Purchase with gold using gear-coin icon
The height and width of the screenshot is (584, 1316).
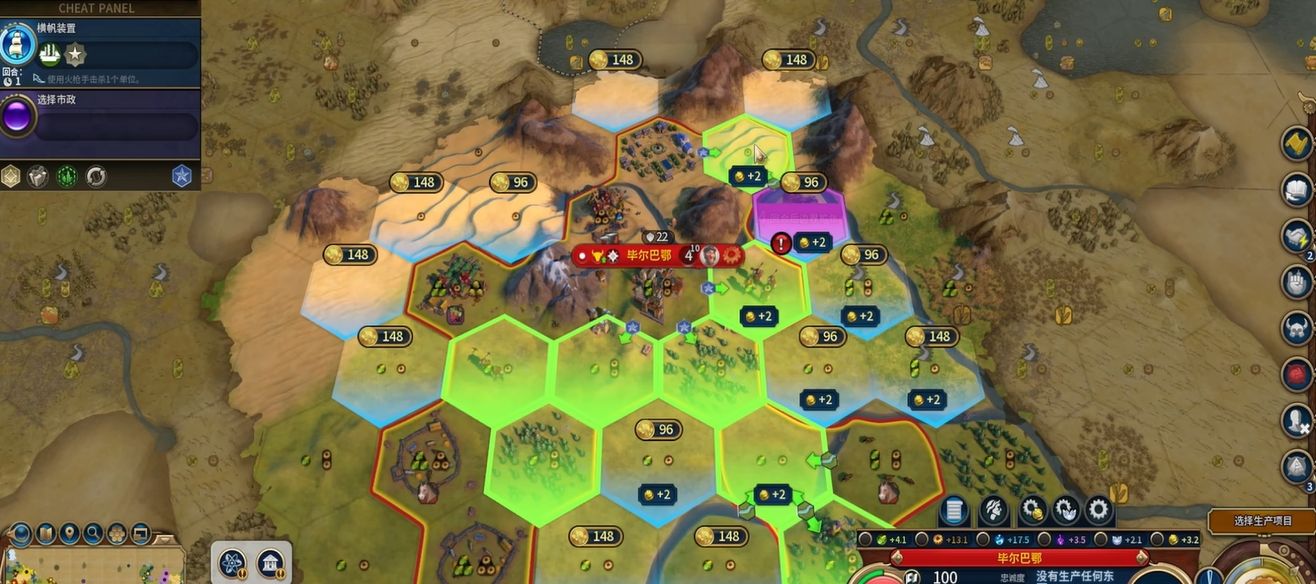click(1032, 511)
